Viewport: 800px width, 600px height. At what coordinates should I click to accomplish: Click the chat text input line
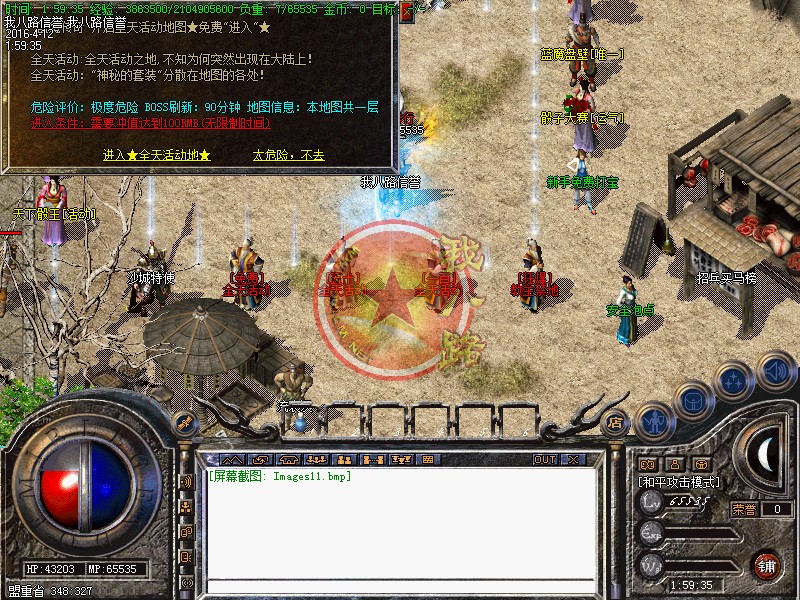click(x=400, y=585)
